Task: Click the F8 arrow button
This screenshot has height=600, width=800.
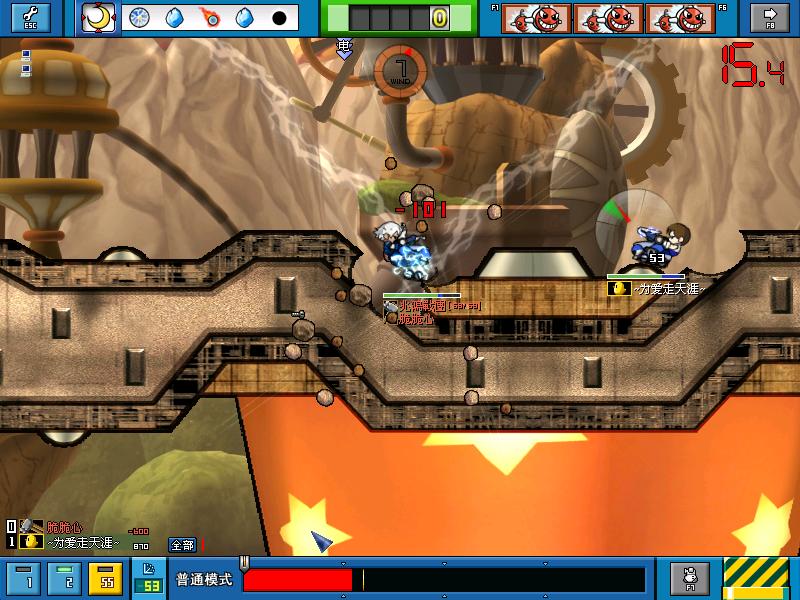Action: [770, 17]
